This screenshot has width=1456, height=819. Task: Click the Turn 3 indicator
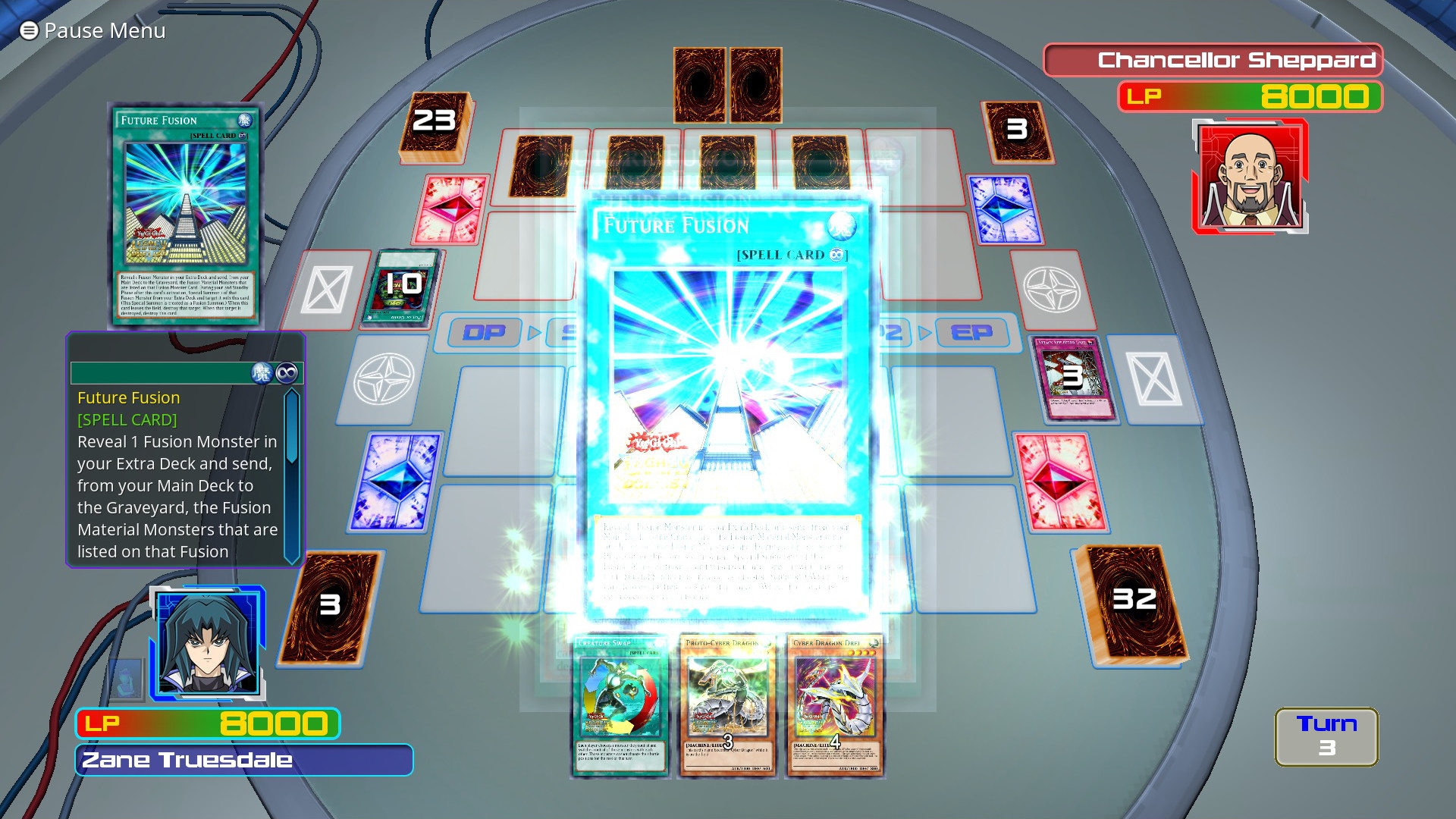pos(1326,737)
